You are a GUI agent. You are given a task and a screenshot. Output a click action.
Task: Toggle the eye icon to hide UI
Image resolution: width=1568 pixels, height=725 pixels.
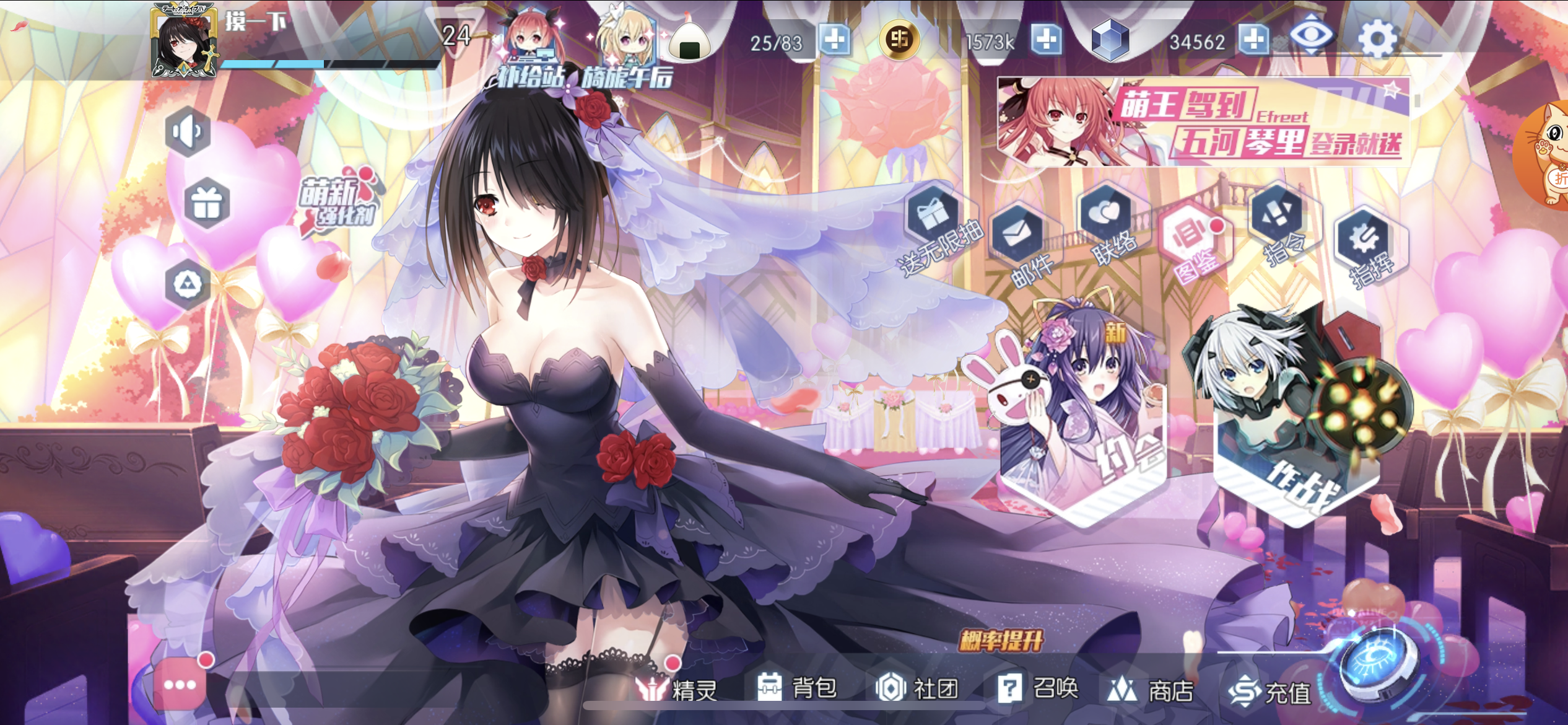(x=1310, y=36)
